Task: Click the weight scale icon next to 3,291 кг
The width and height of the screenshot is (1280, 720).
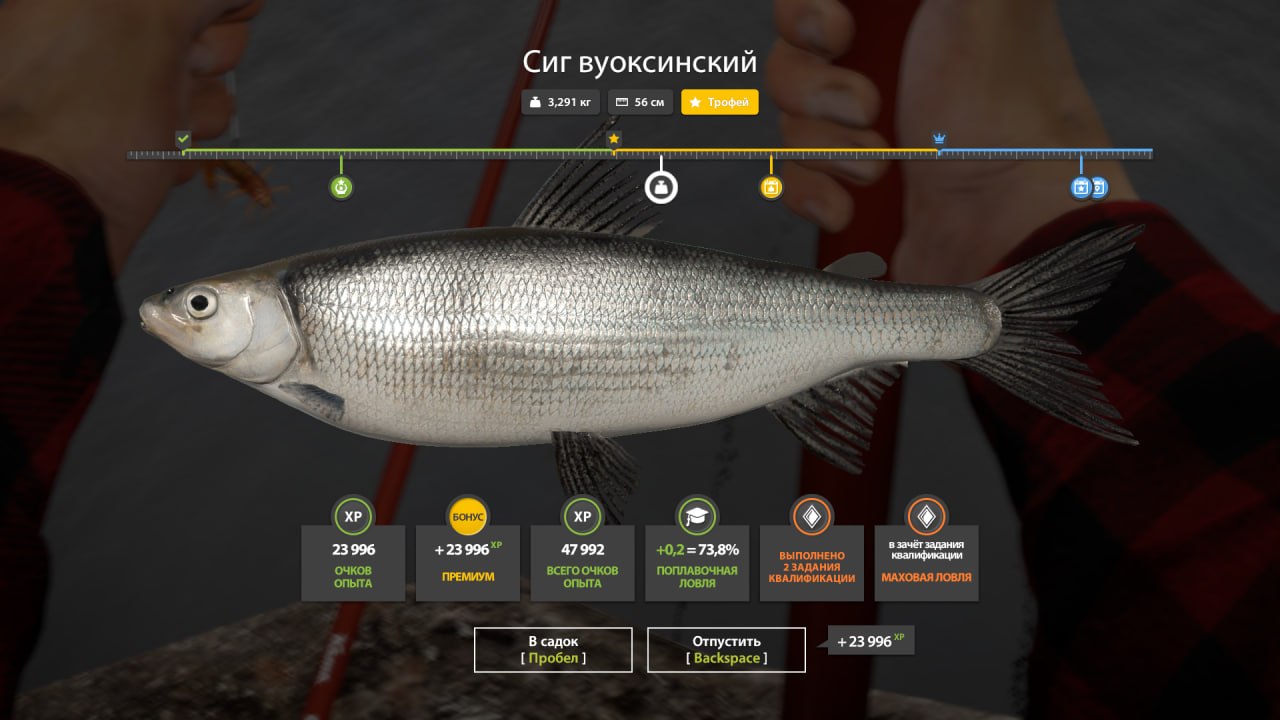Action: (x=536, y=101)
